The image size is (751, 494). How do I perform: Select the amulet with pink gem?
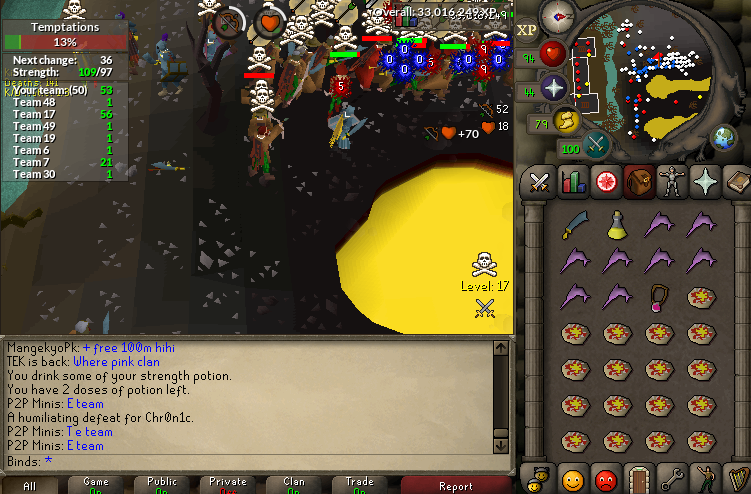coord(659,297)
